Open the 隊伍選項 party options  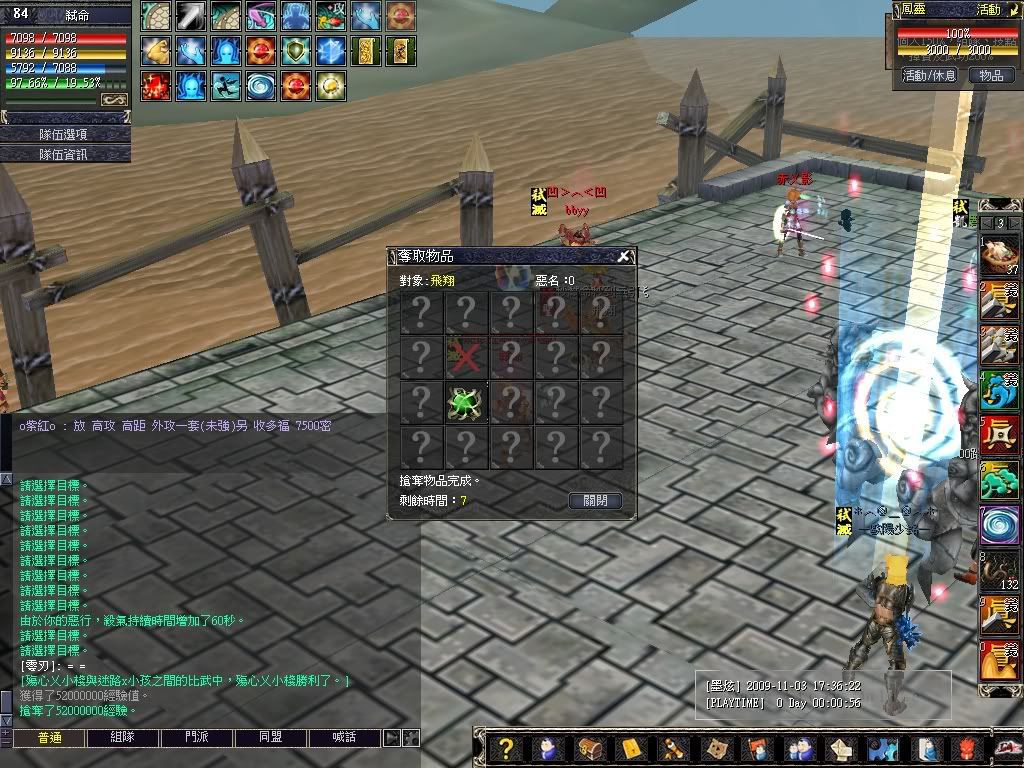pos(65,134)
